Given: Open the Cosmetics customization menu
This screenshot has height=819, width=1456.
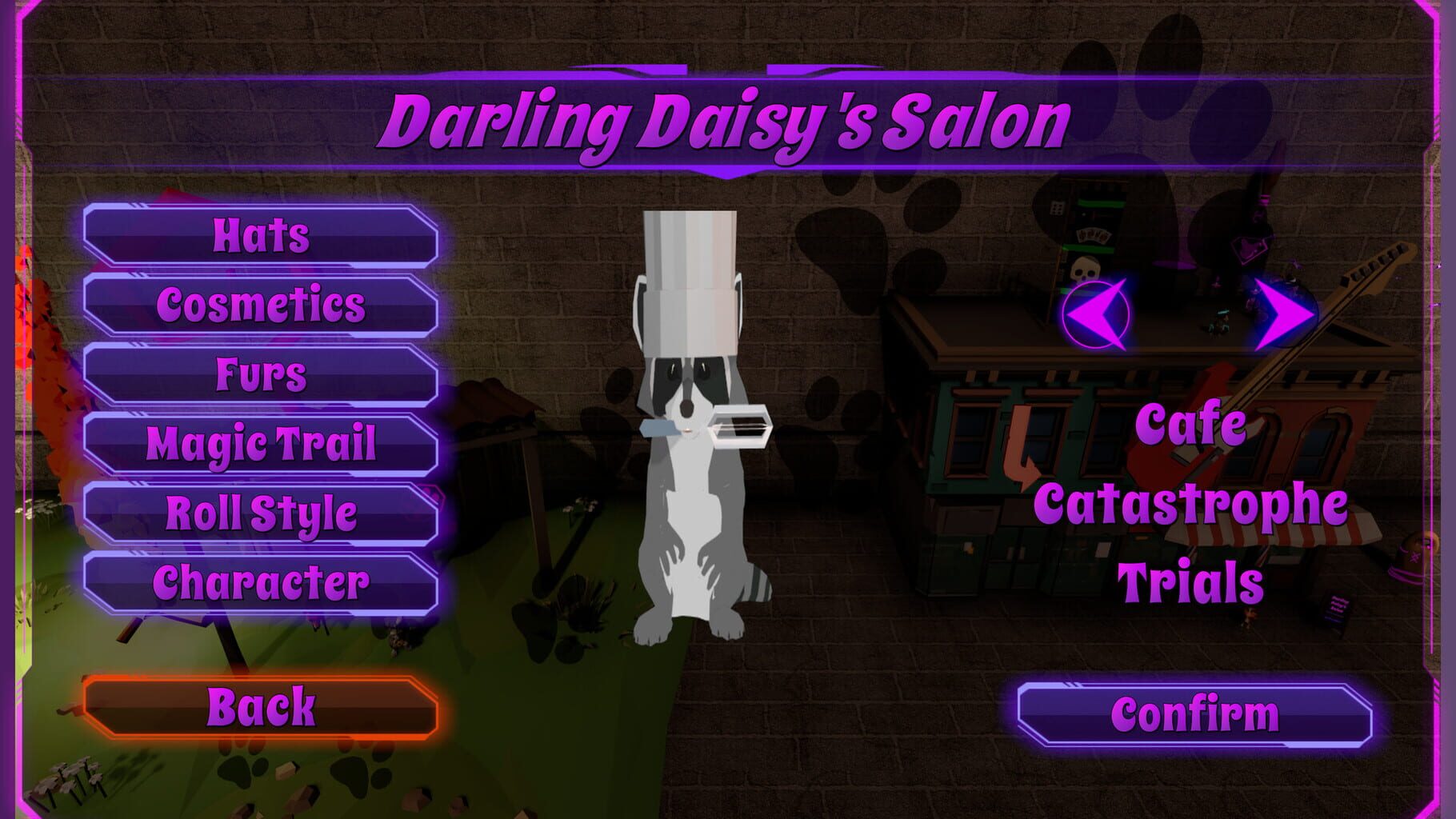Looking at the screenshot, I should (260, 304).
